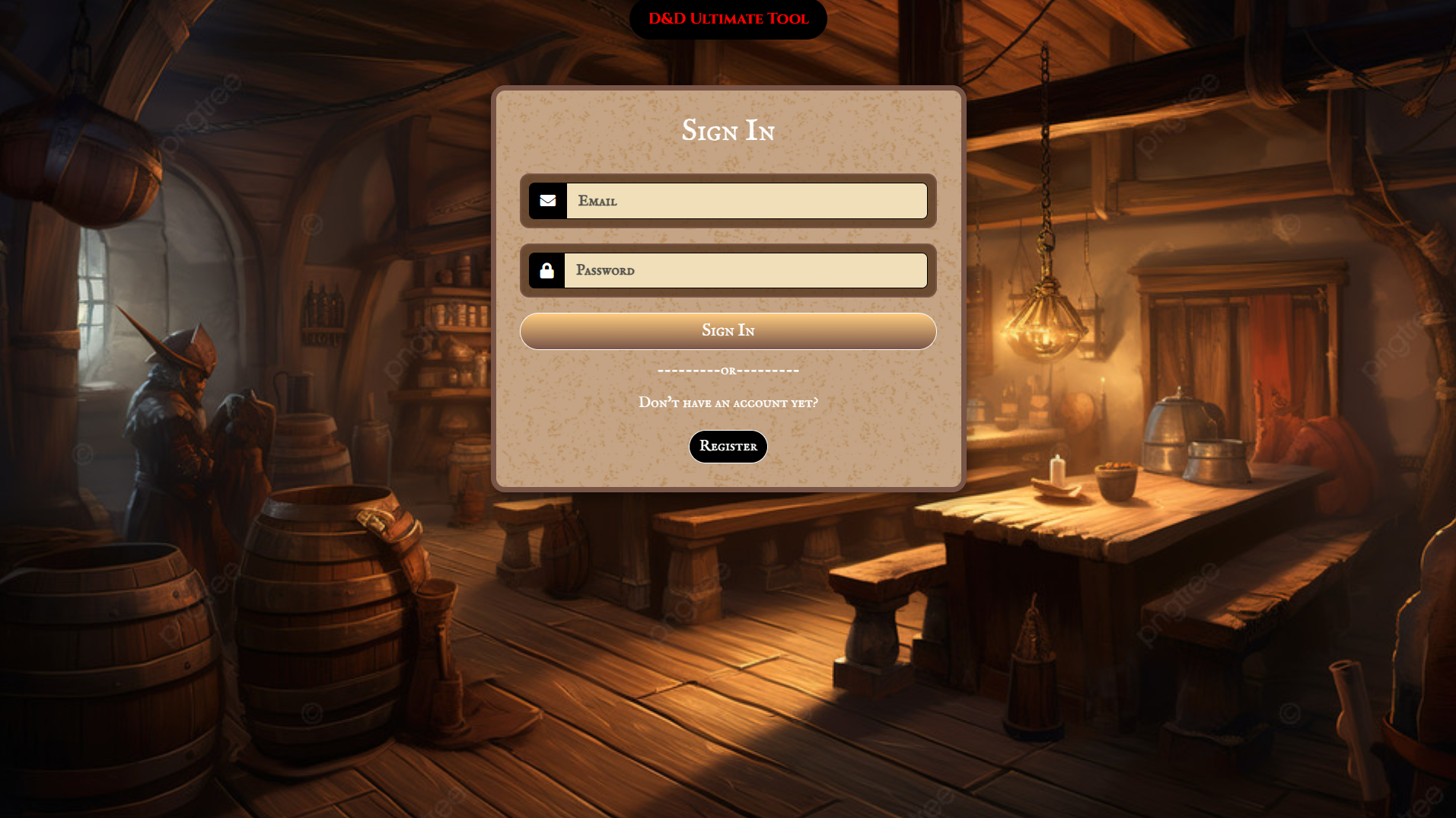Select the Password placeholder text

click(605, 270)
